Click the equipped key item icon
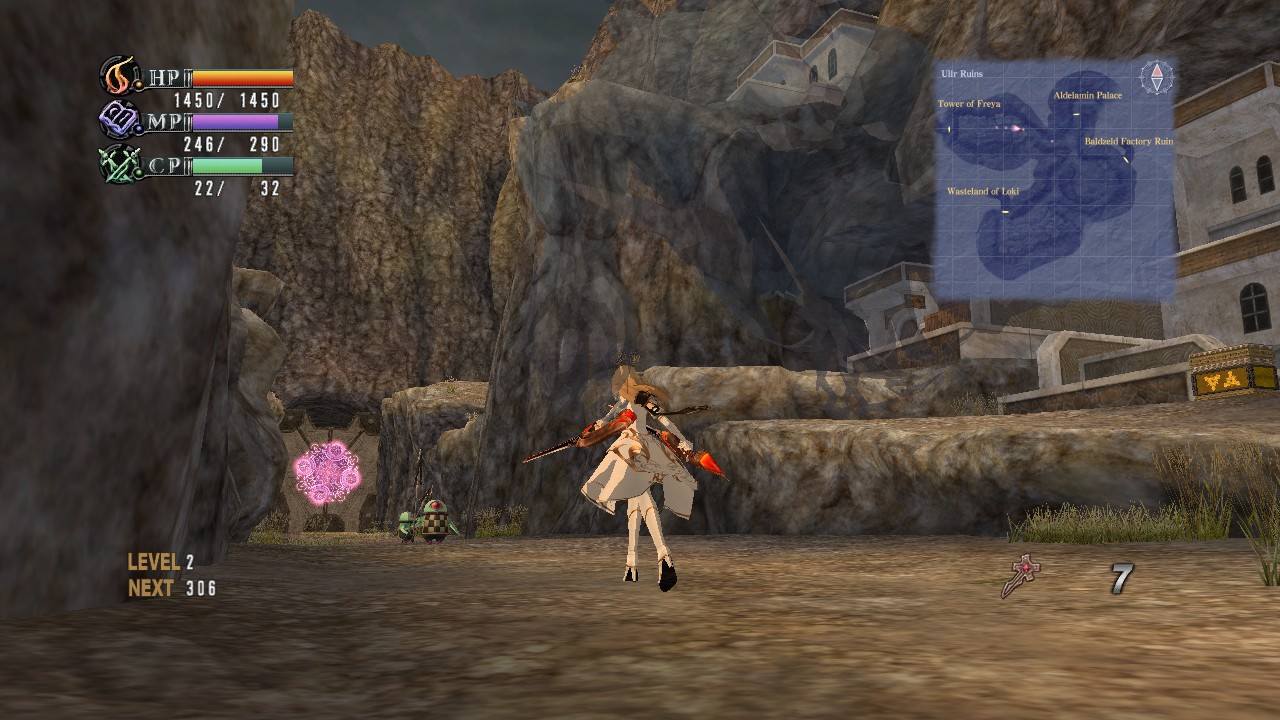 tap(1021, 577)
